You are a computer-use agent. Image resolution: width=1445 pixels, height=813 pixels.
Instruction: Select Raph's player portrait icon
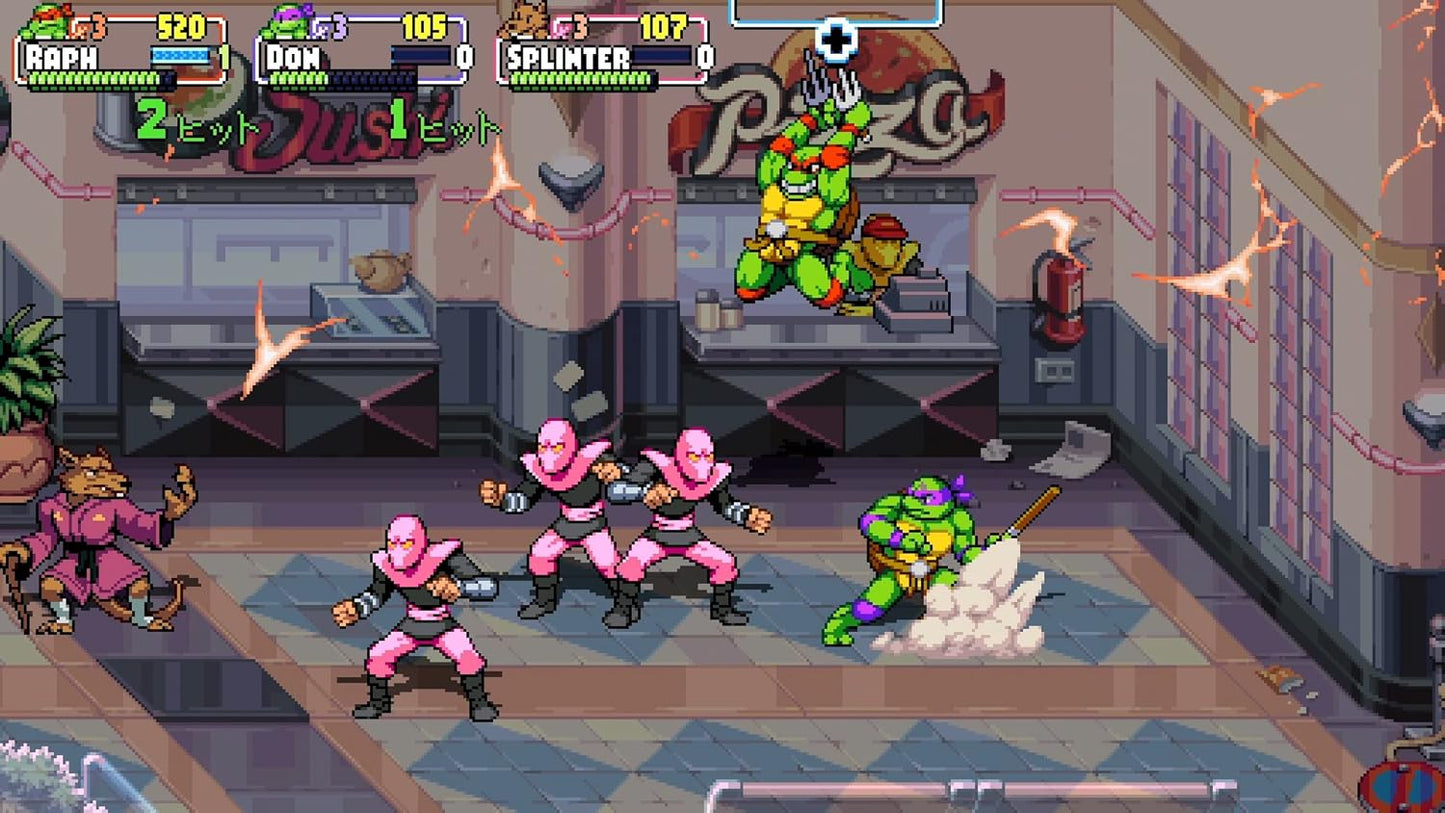47,20
